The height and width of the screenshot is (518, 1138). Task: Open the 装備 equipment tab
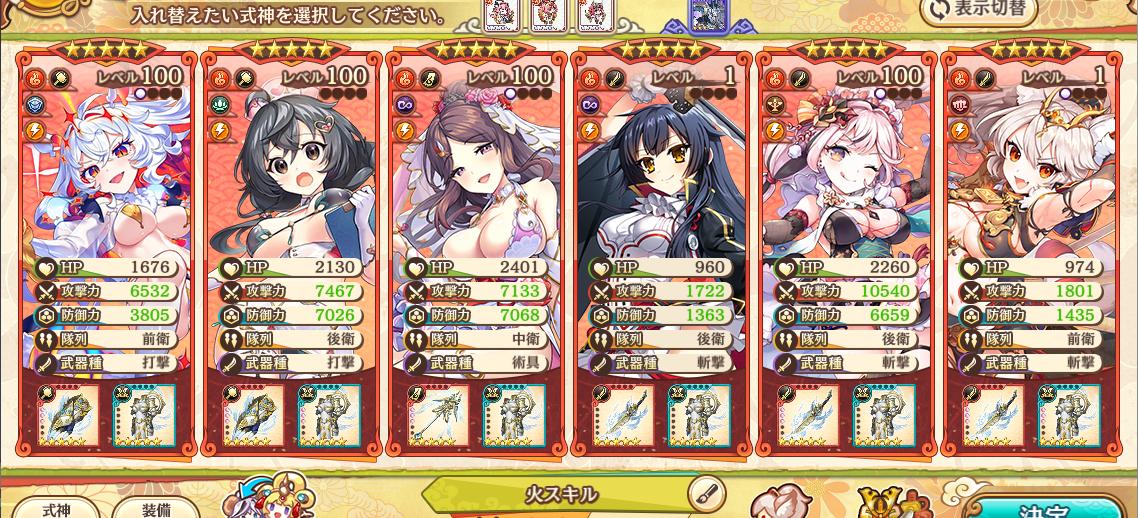[155, 508]
